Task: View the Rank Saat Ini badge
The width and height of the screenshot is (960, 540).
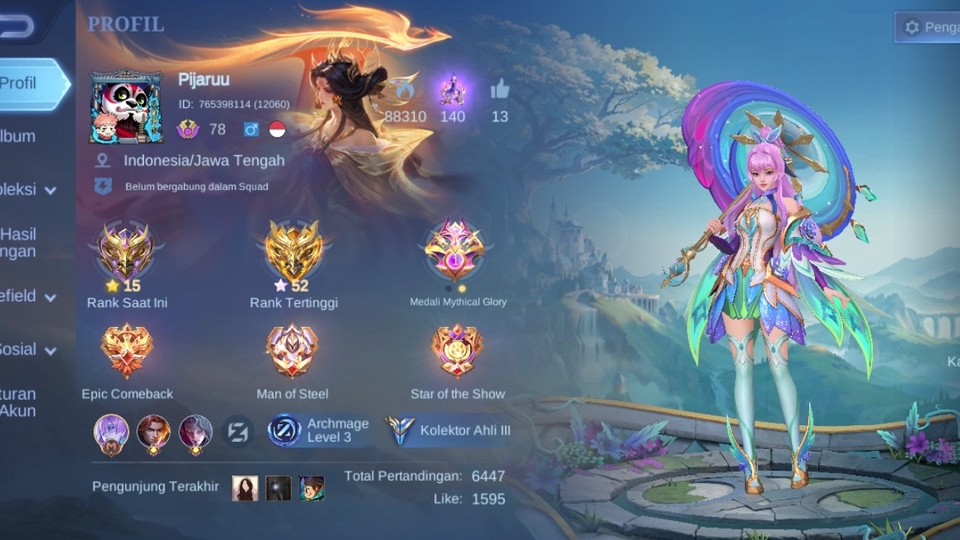Action: coord(126,250)
